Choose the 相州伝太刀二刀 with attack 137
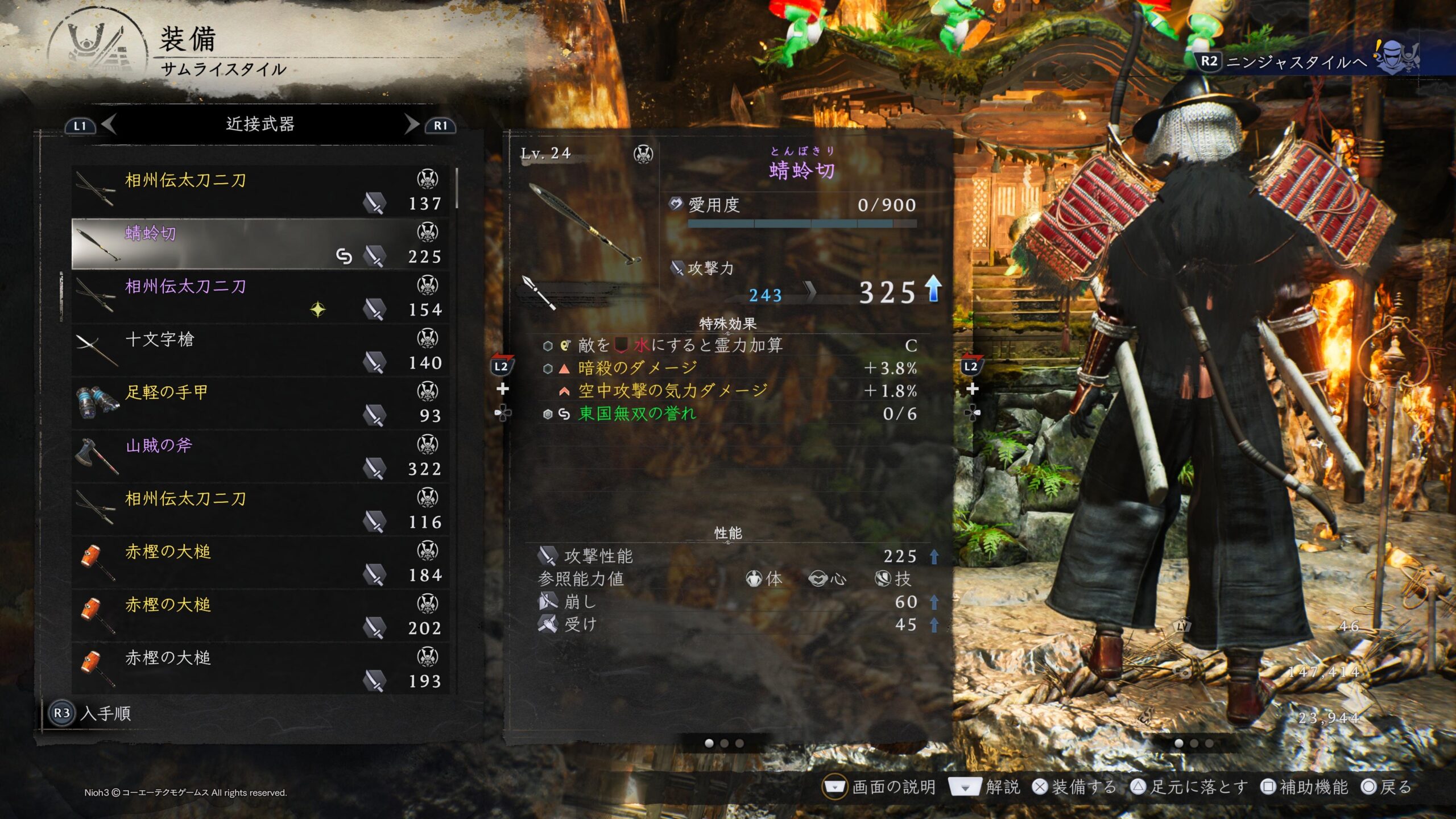1456x819 pixels. [260, 191]
